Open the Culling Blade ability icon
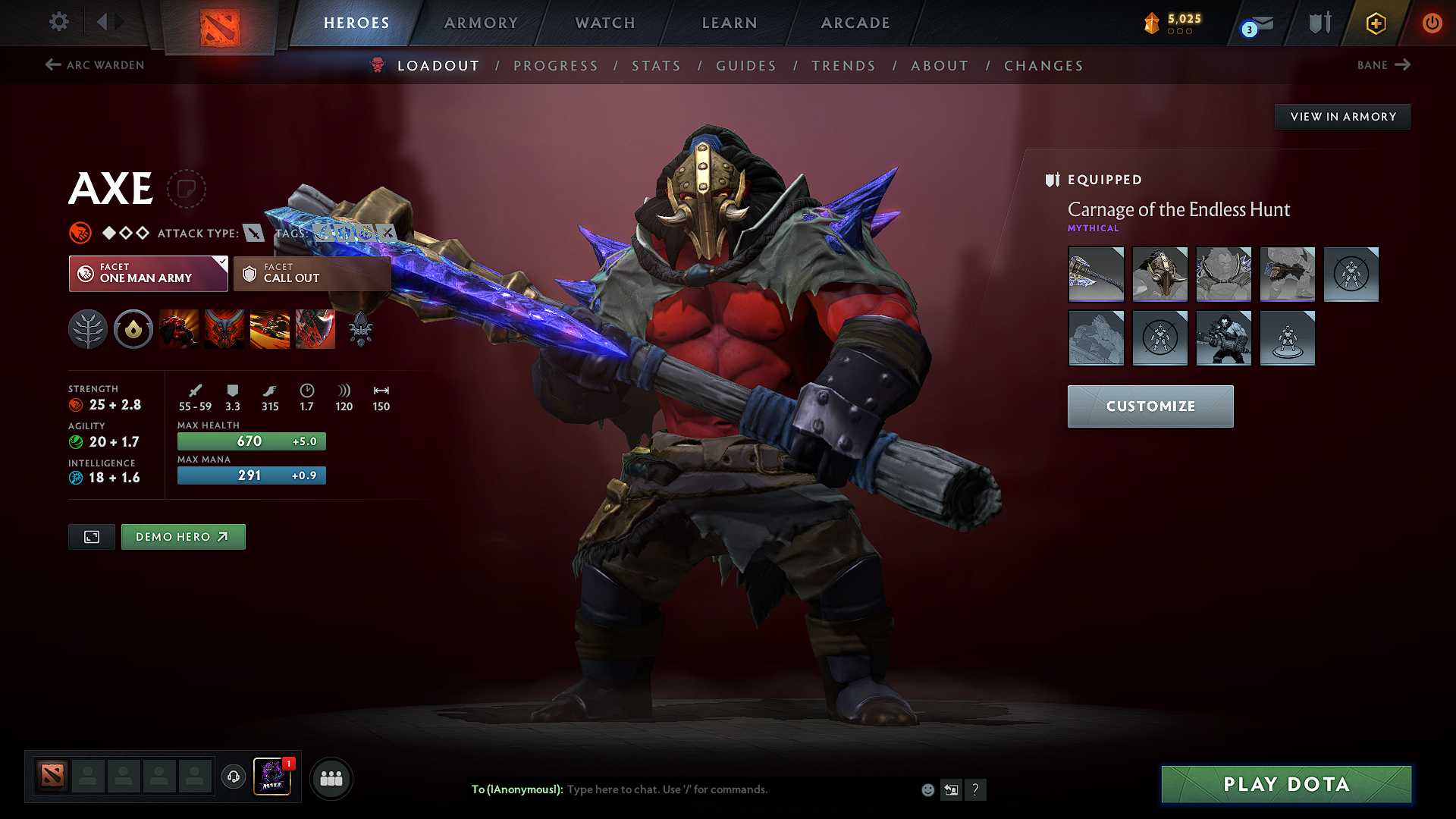 (x=315, y=329)
